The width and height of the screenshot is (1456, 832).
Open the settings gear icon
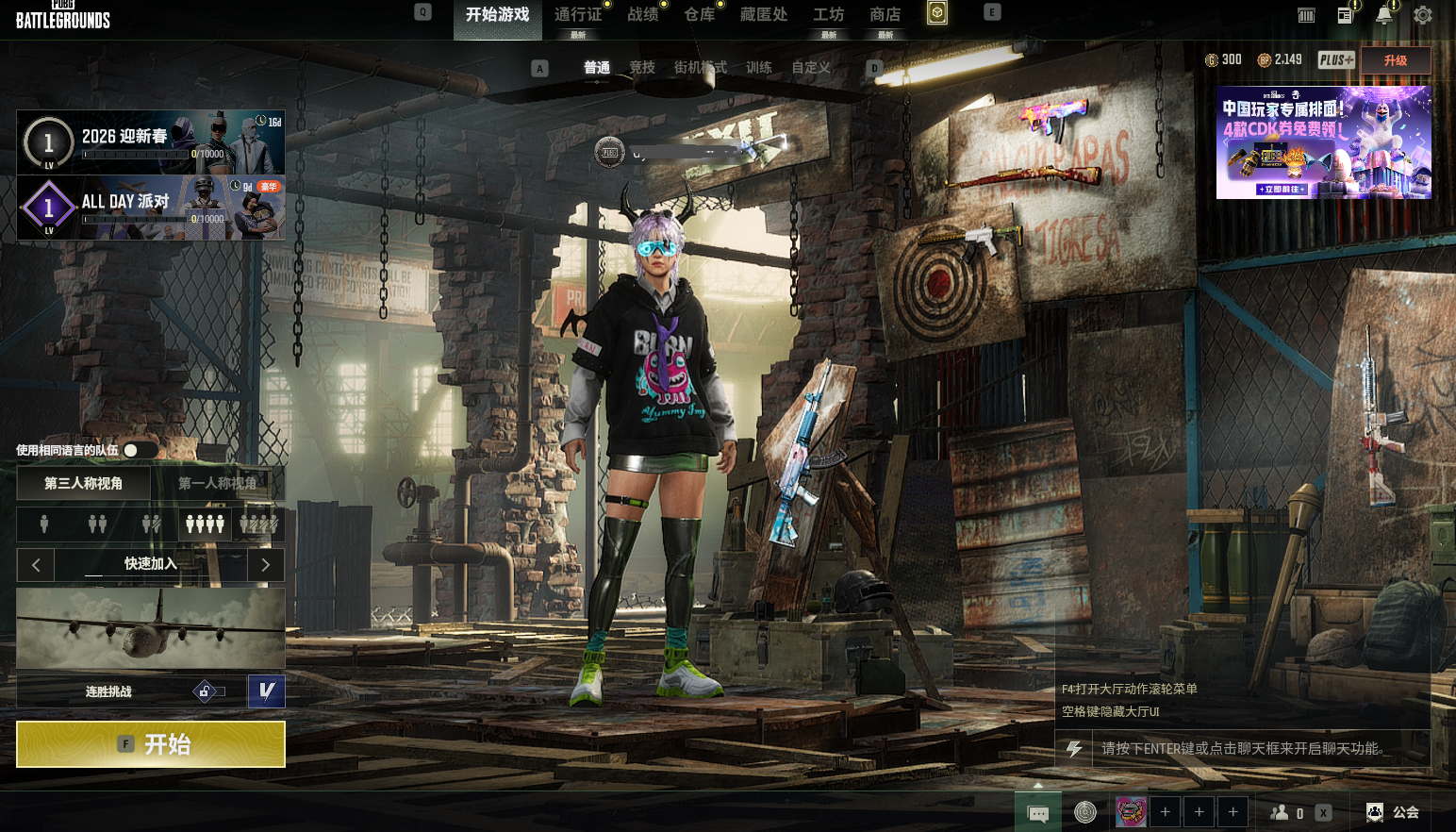tap(1423, 15)
